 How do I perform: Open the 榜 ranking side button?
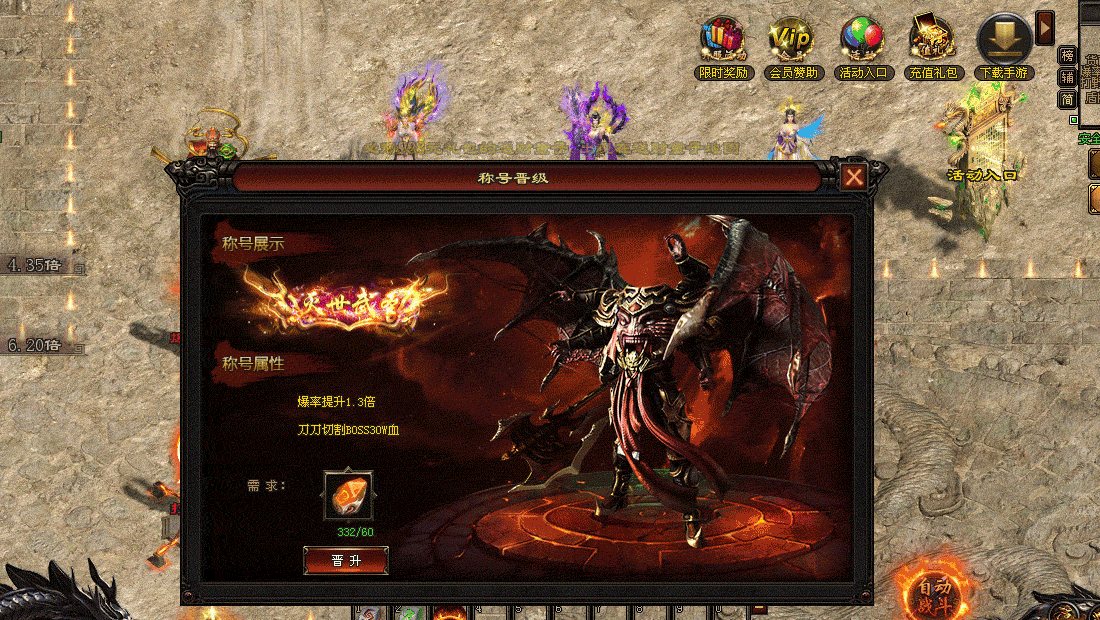click(1068, 55)
